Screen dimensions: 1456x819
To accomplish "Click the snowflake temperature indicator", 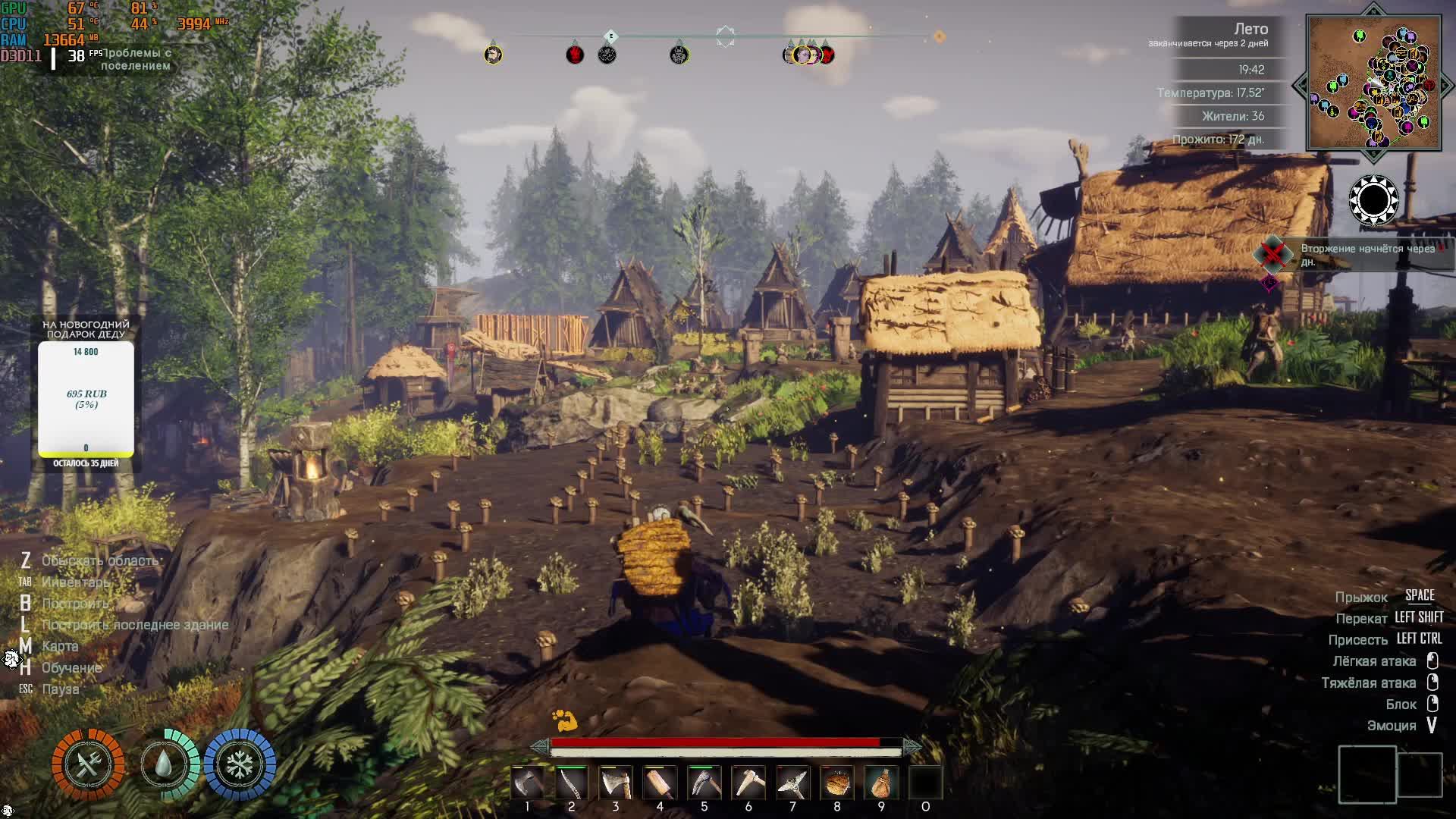I will pos(240,764).
